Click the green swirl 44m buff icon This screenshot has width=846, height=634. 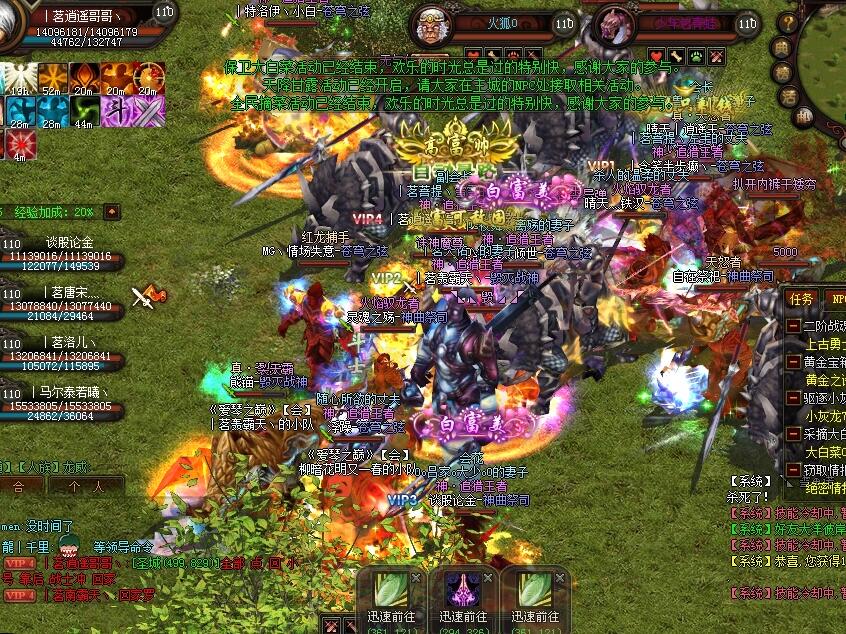[84, 111]
